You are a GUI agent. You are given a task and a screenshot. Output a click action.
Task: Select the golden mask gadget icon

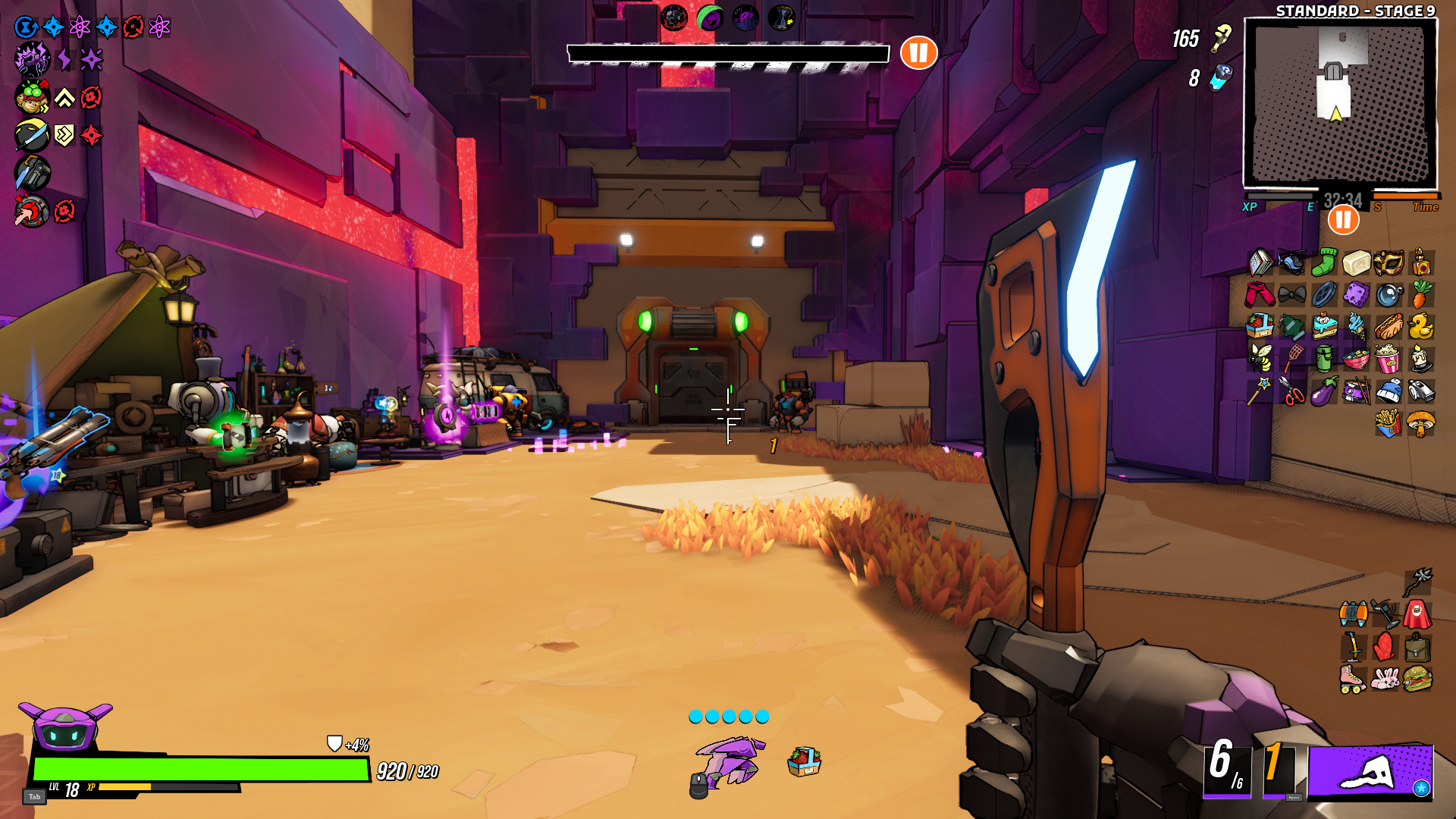click(1388, 262)
